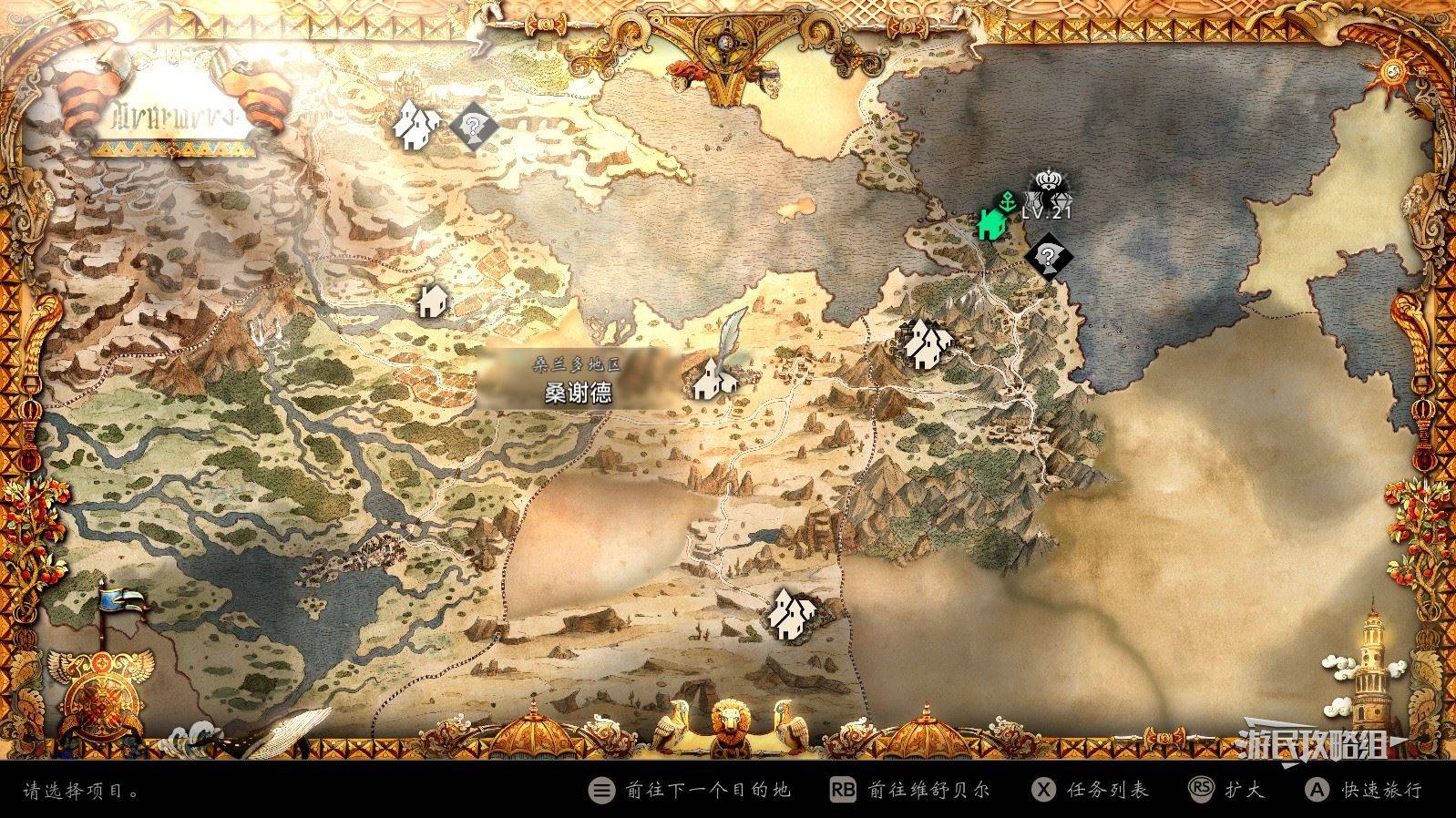Select the green house town marker

click(x=989, y=223)
